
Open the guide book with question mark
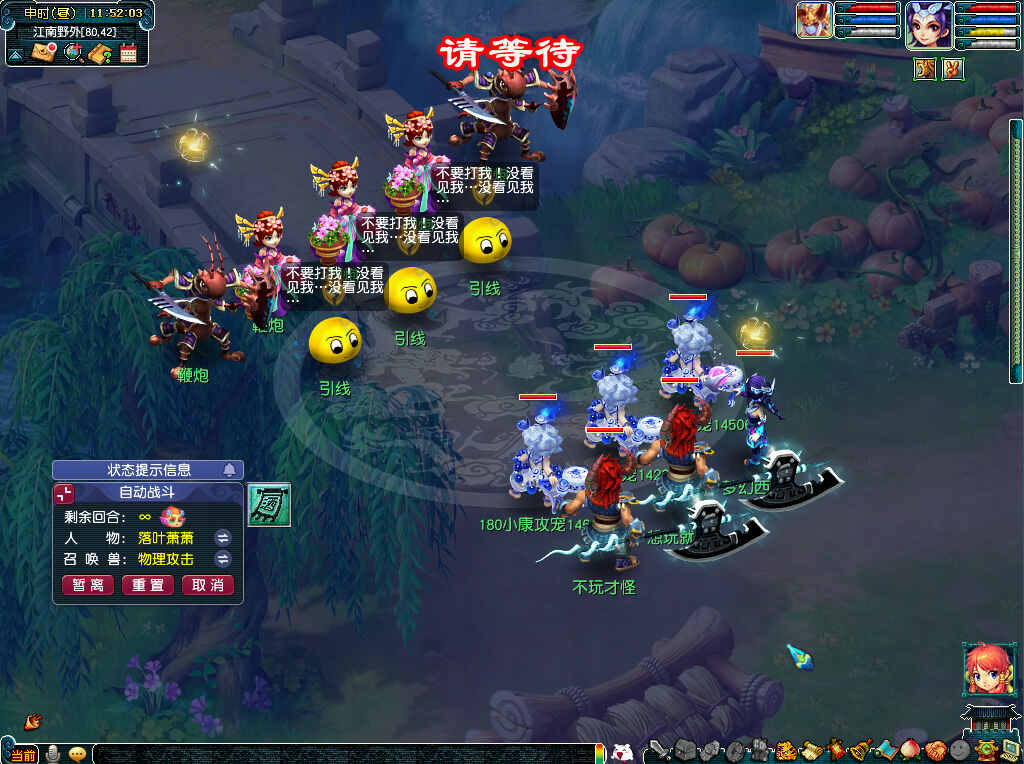point(99,52)
